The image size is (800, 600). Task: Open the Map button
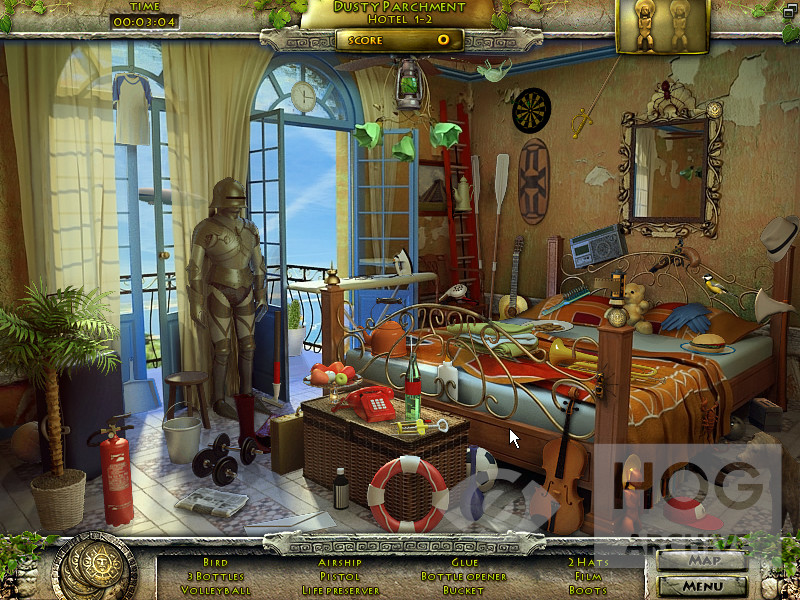(x=702, y=560)
